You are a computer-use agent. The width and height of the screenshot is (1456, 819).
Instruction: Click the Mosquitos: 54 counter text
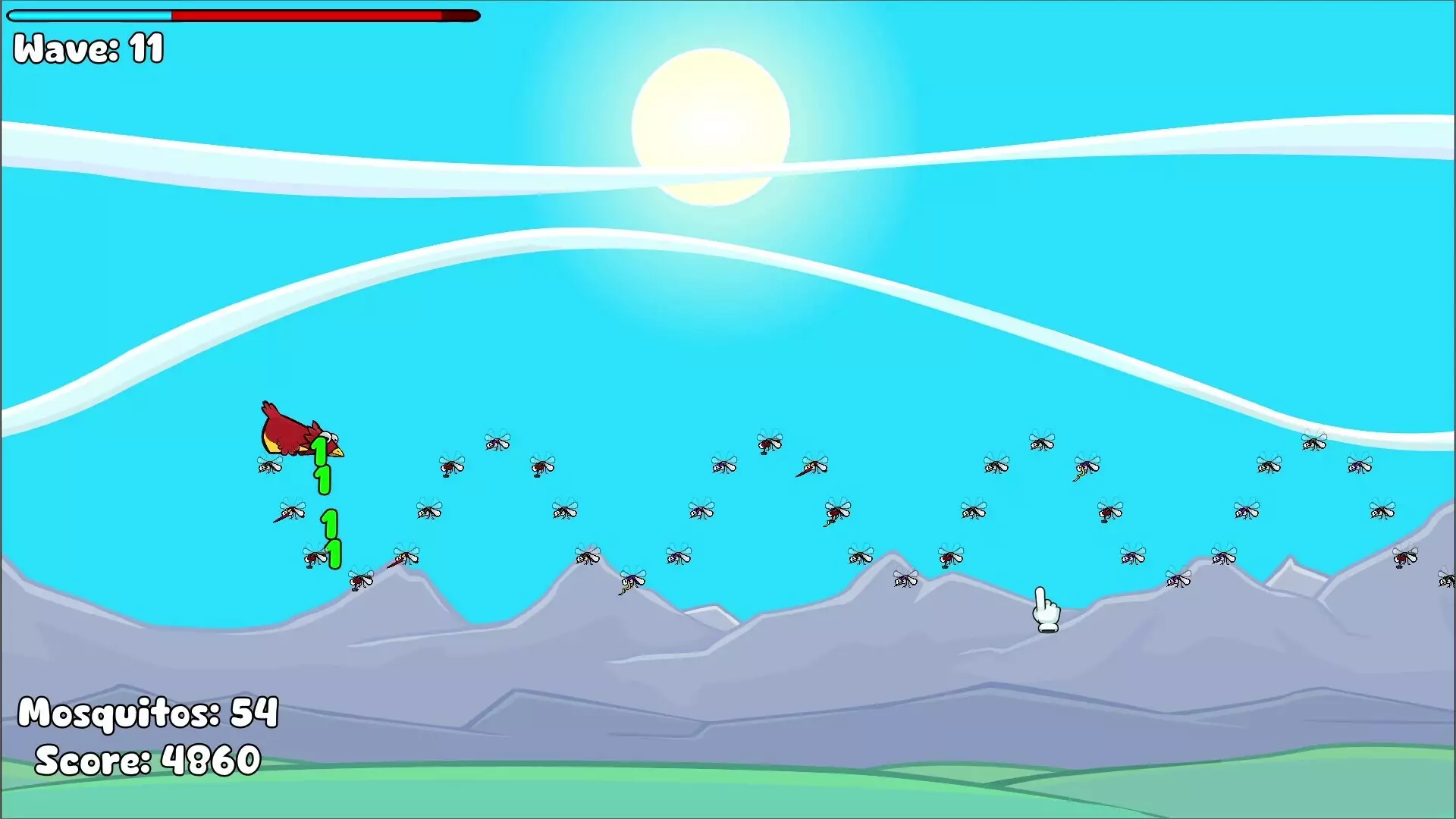(149, 711)
